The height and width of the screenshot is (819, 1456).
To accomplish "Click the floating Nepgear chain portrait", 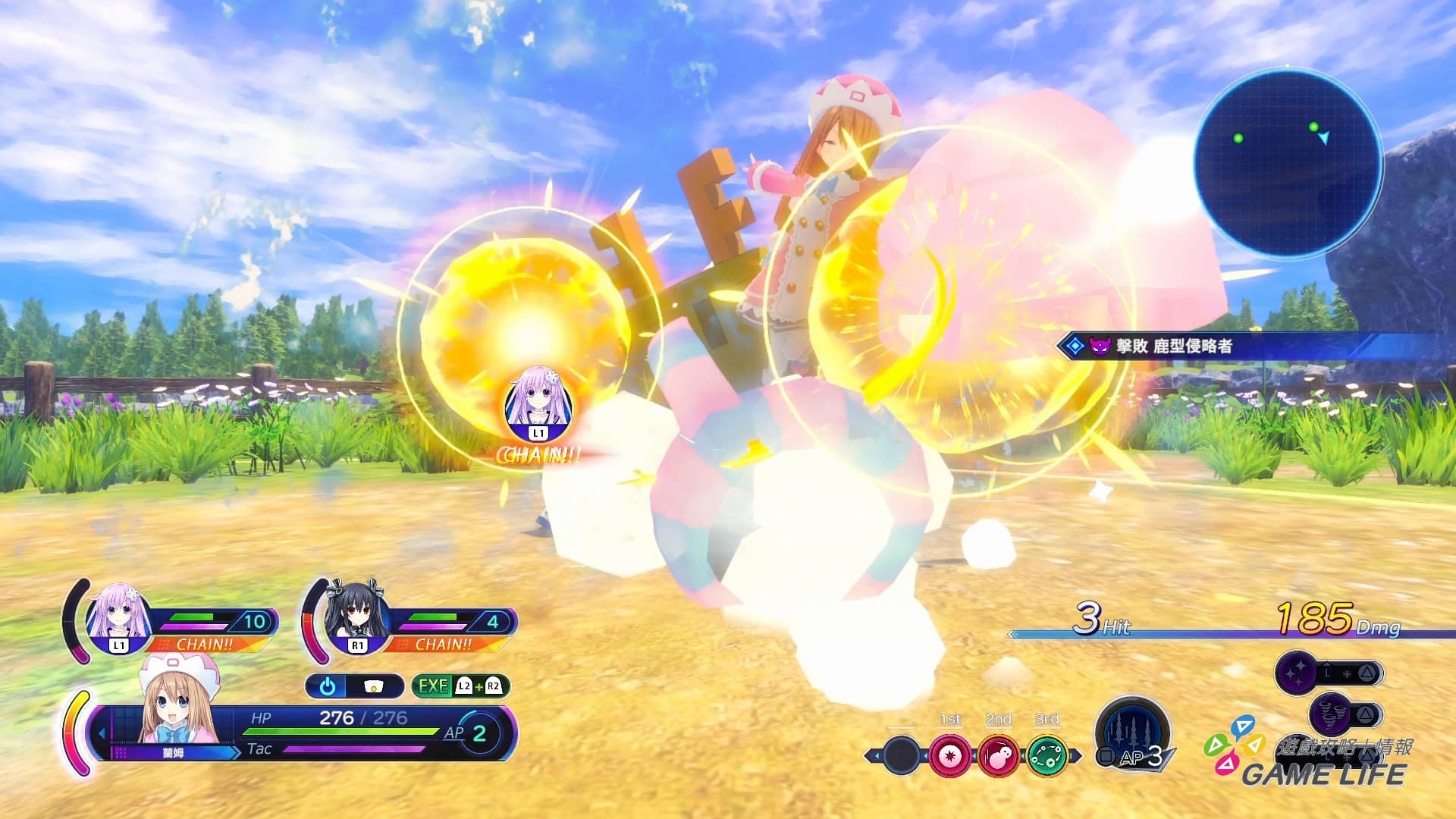I will [x=538, y=406].
